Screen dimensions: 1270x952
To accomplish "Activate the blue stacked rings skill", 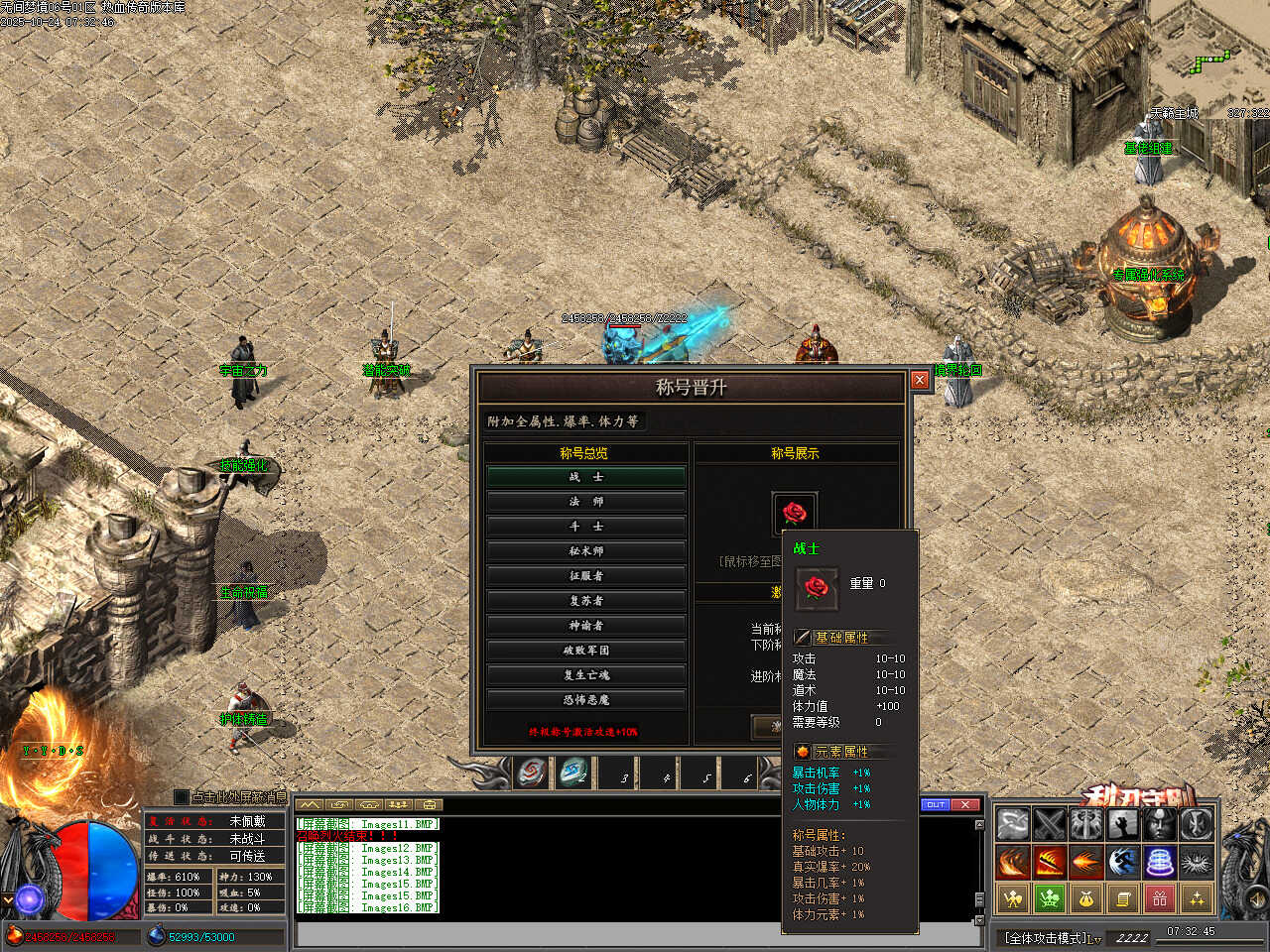I will (x=1160, y=862).
